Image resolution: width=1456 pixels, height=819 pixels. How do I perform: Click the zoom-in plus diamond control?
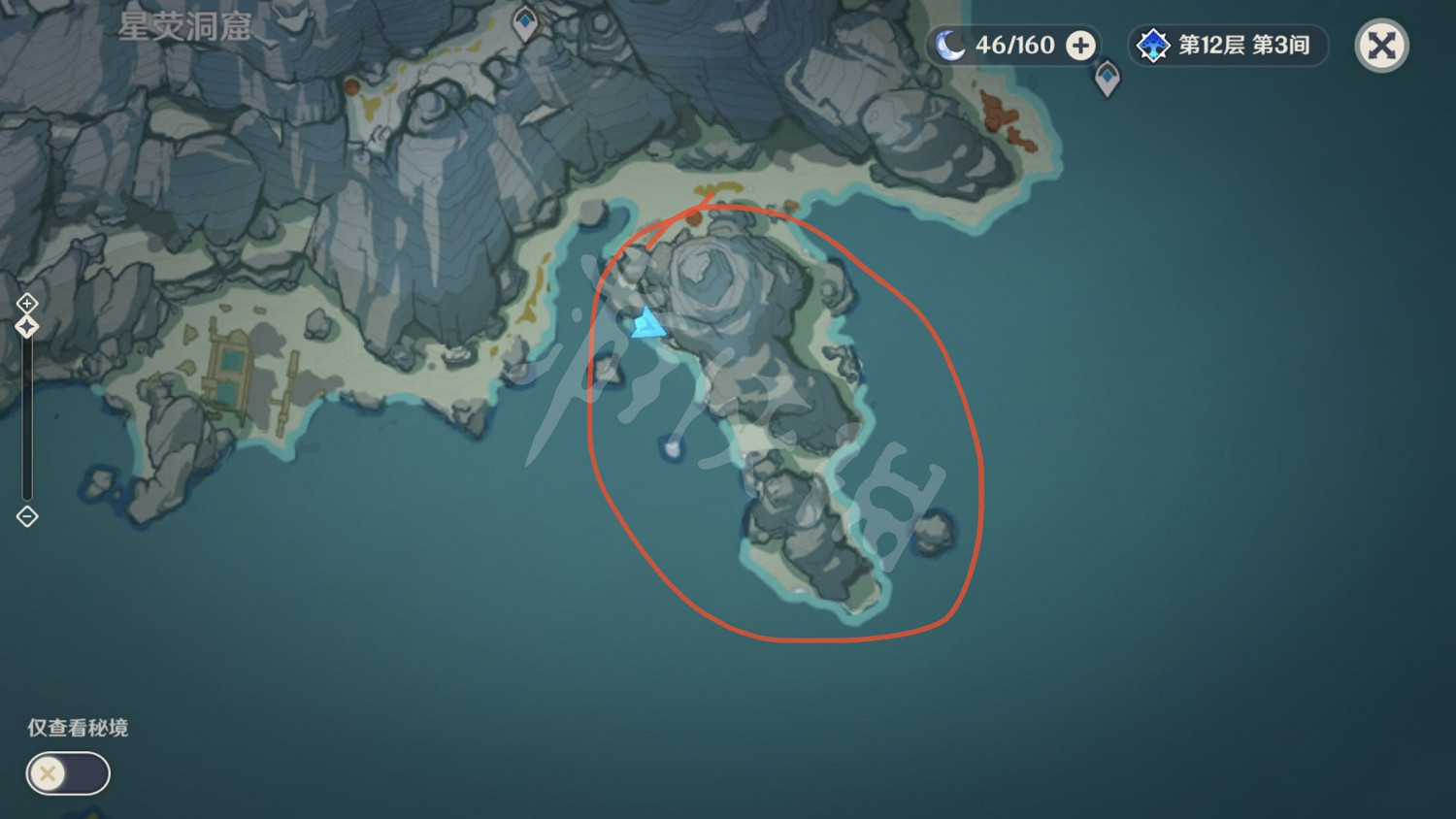[26, 303]
